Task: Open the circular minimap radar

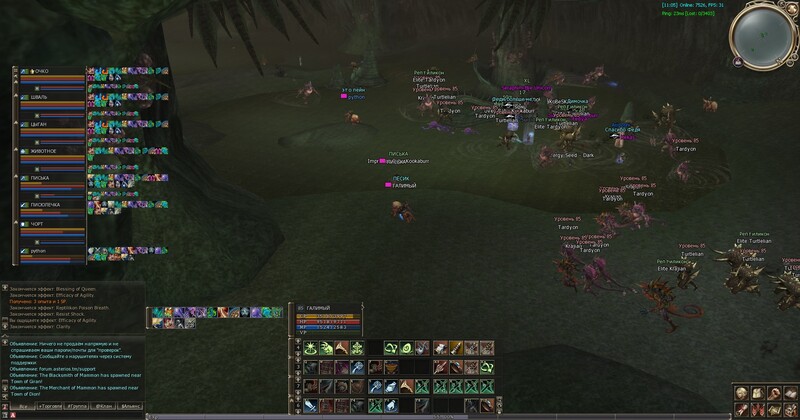Action: [765, 33]
